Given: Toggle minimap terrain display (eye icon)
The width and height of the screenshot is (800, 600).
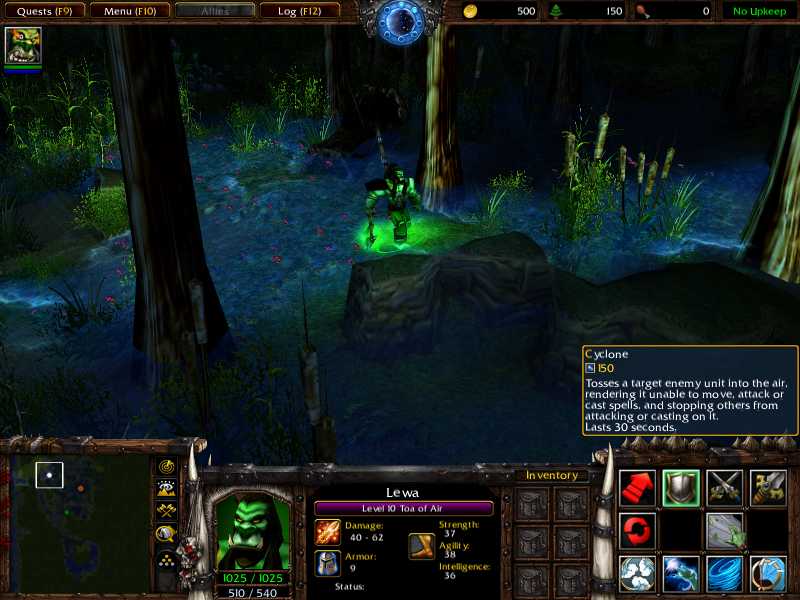Looking at the screenshot, I should tap(167, 489).
